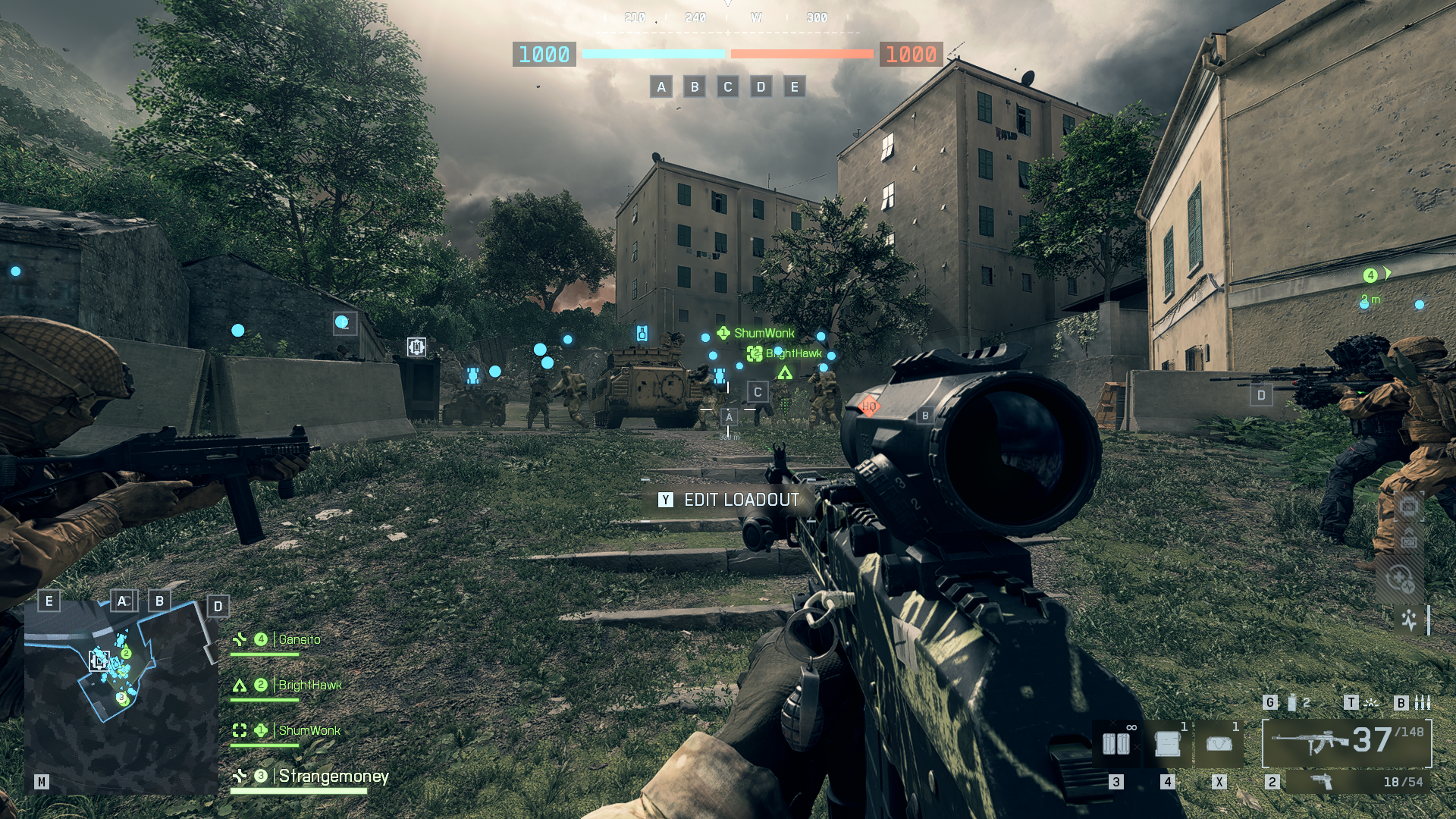Activate the pulse with arrows trait icon
Image resolution: width=1456 pixels, height=819 pixels.
[x=1409, y=620]
